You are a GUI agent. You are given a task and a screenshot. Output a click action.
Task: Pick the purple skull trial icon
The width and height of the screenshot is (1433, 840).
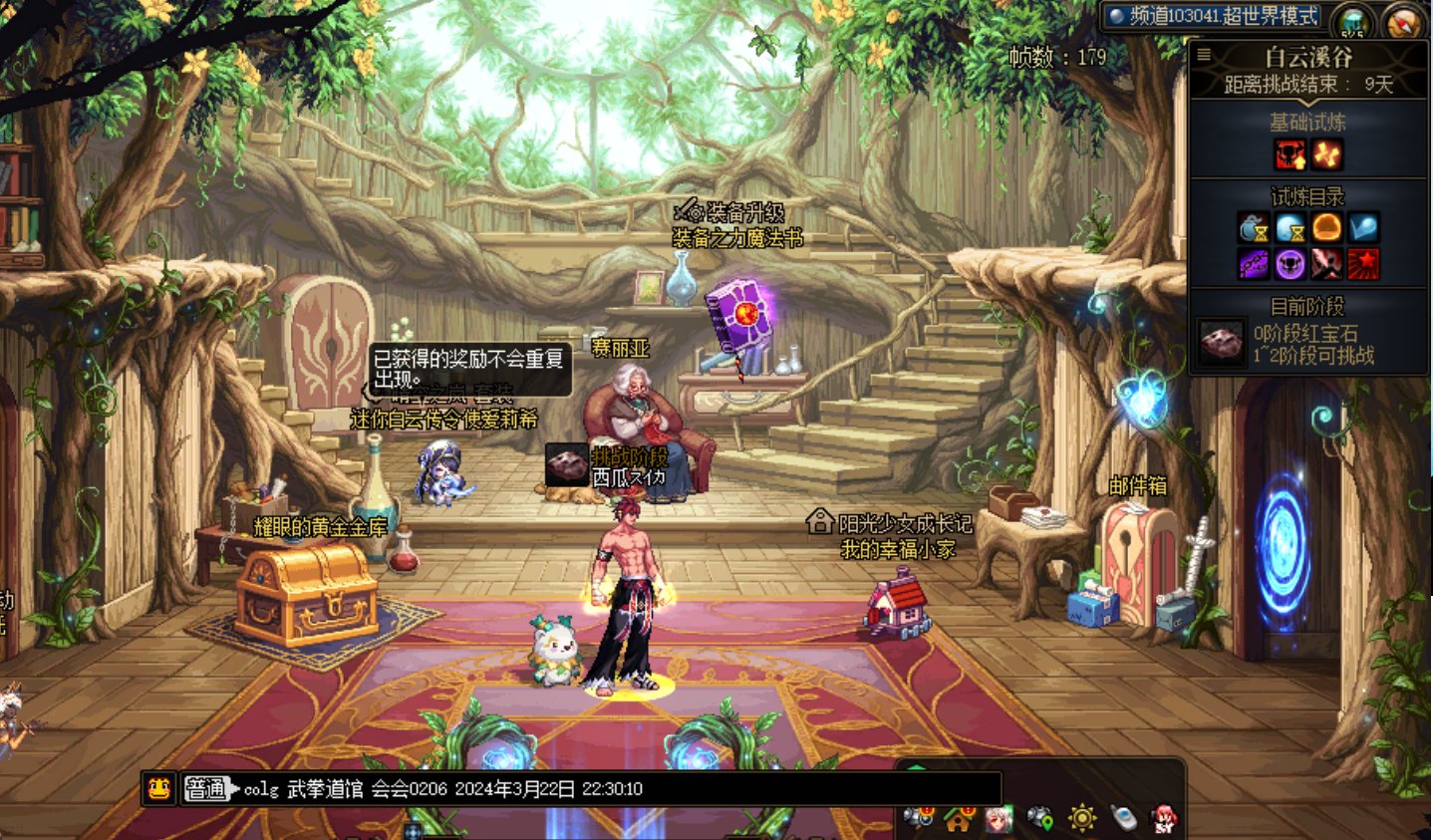tap(1290, 264)
